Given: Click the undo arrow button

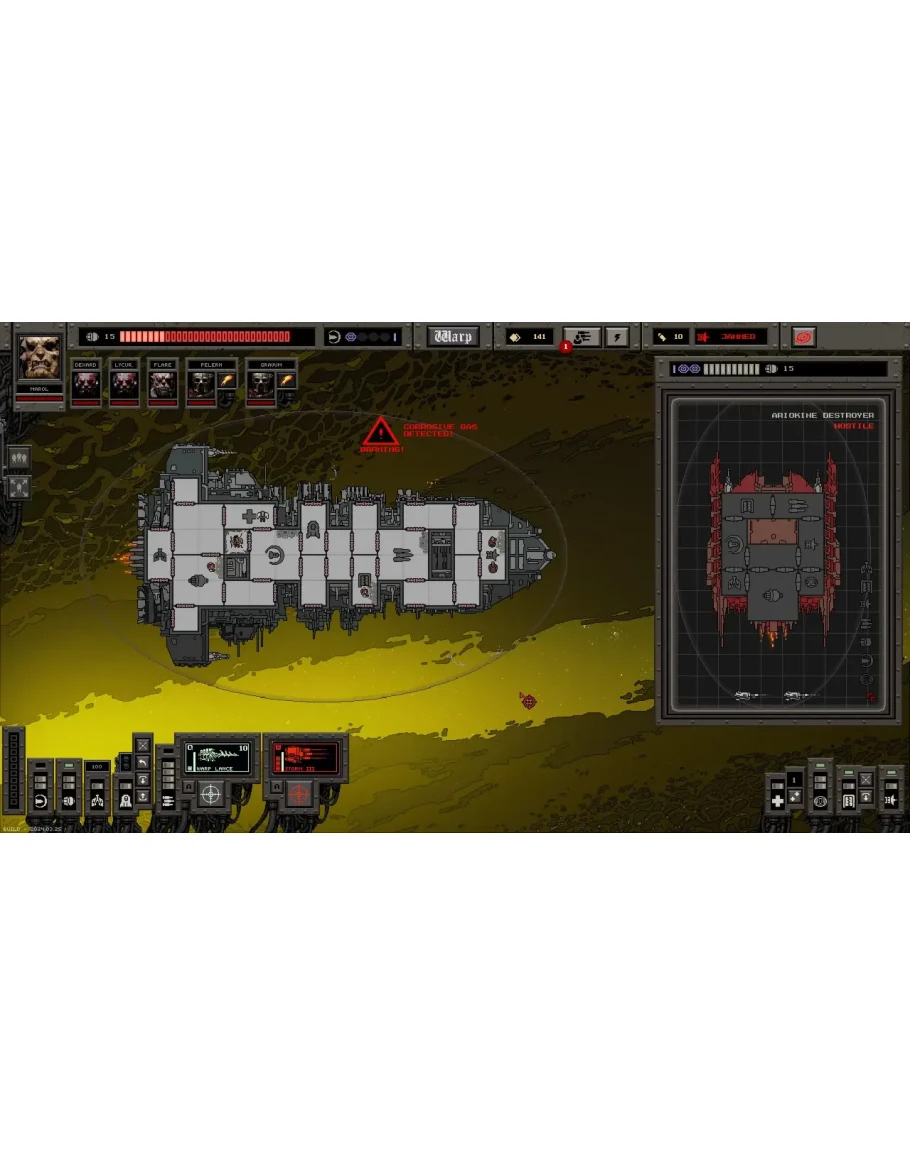Looking at the screenshot, I should (x=143, y=763).
